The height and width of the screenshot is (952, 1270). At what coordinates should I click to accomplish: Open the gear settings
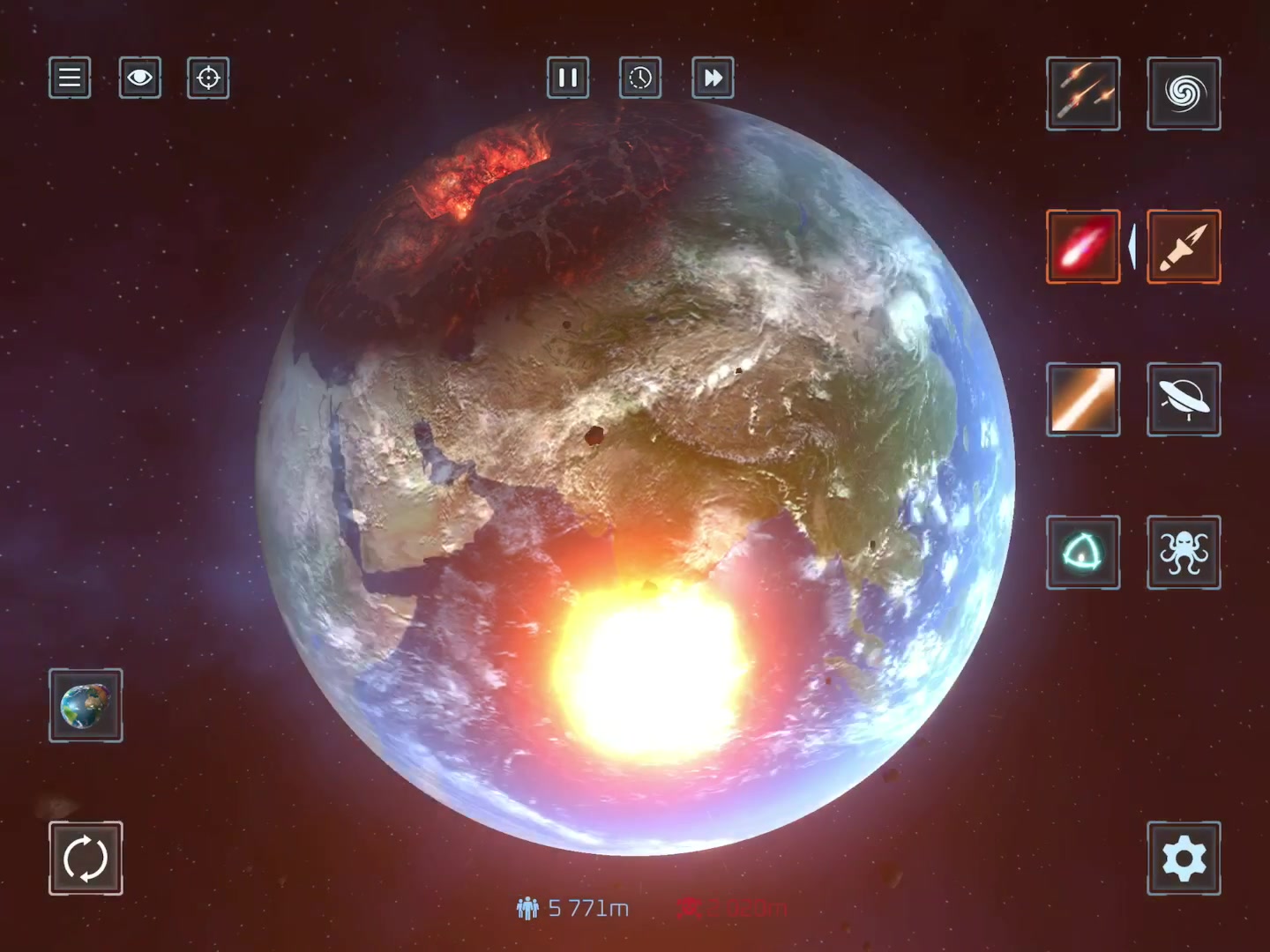[x=1184, y=858]
